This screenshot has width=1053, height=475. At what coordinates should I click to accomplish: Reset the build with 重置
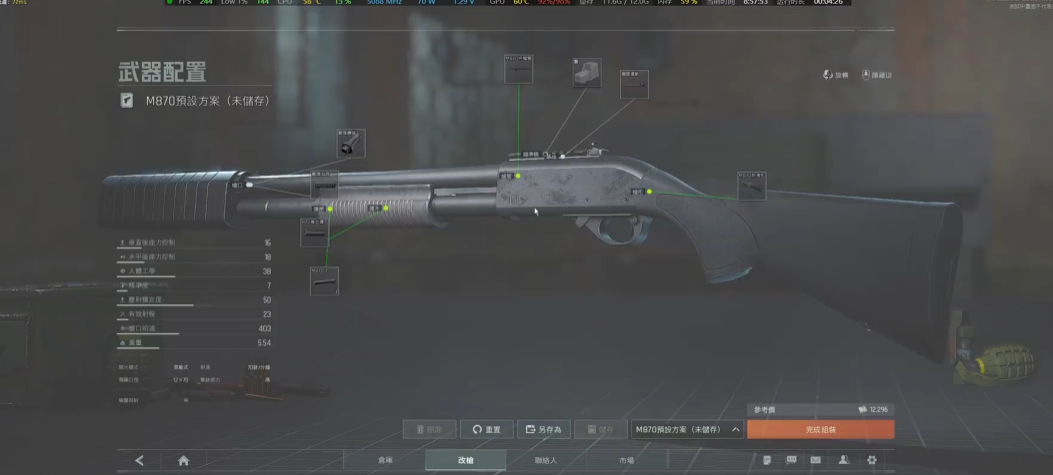tap(487, 429)
